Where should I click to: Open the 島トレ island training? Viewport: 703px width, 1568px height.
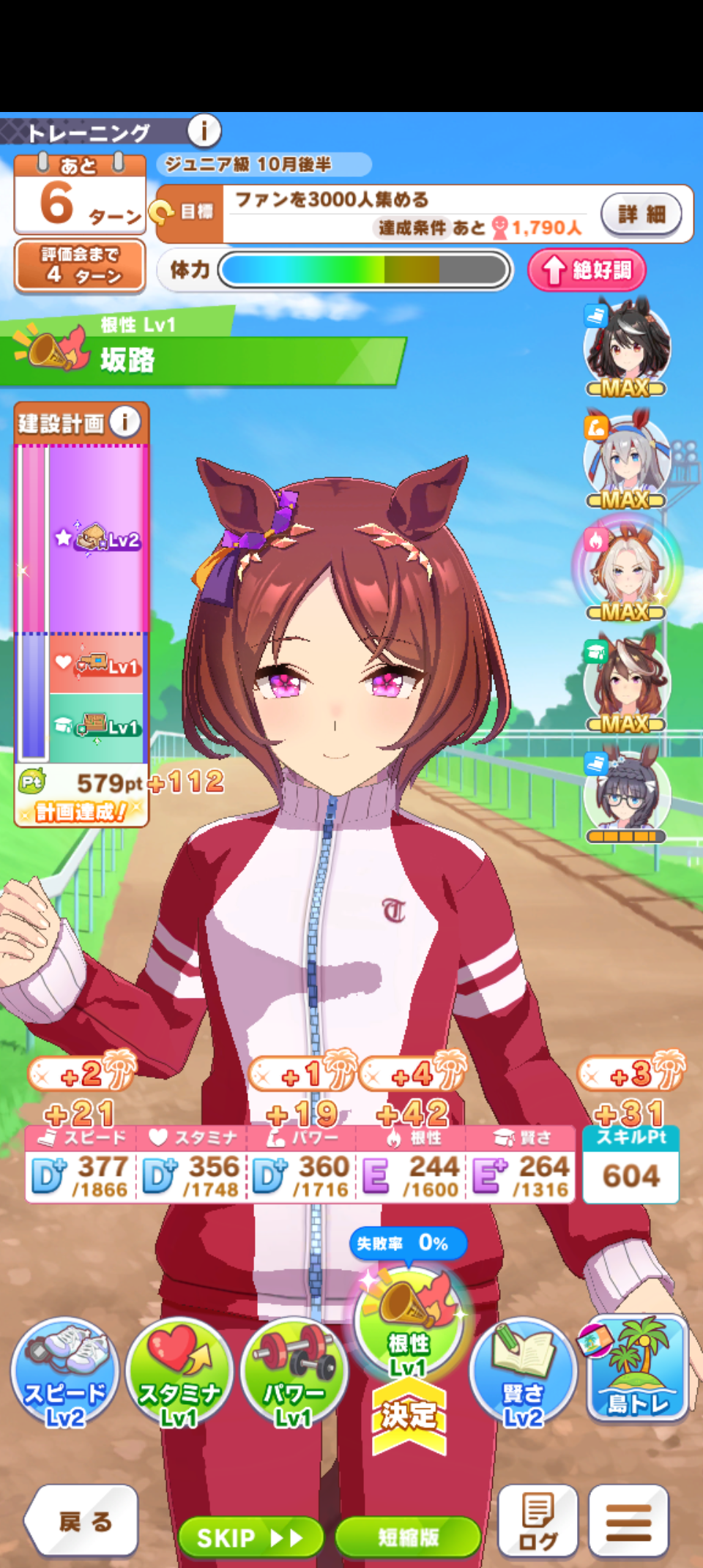pyautogui.click(x=637, y=1367)
